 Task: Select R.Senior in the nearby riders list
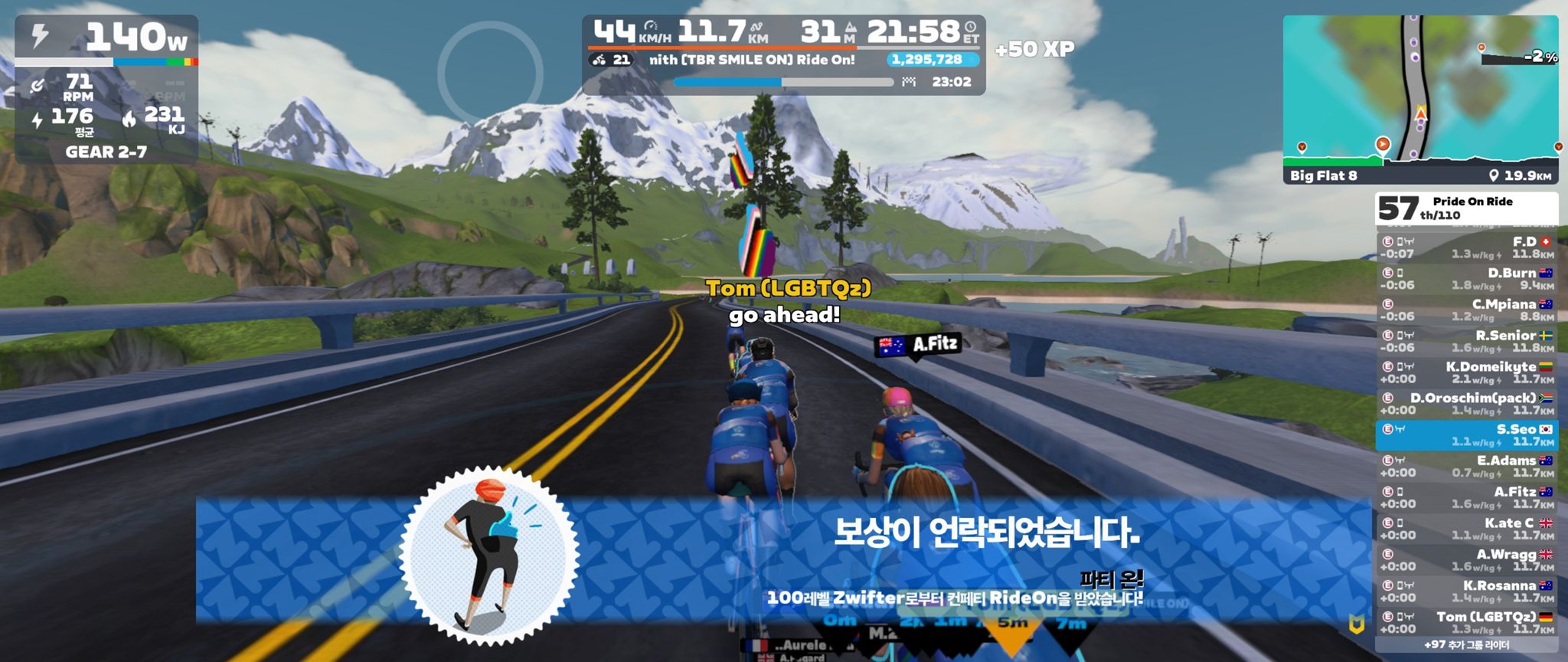pyautogui.click(x=1466, y=342)
